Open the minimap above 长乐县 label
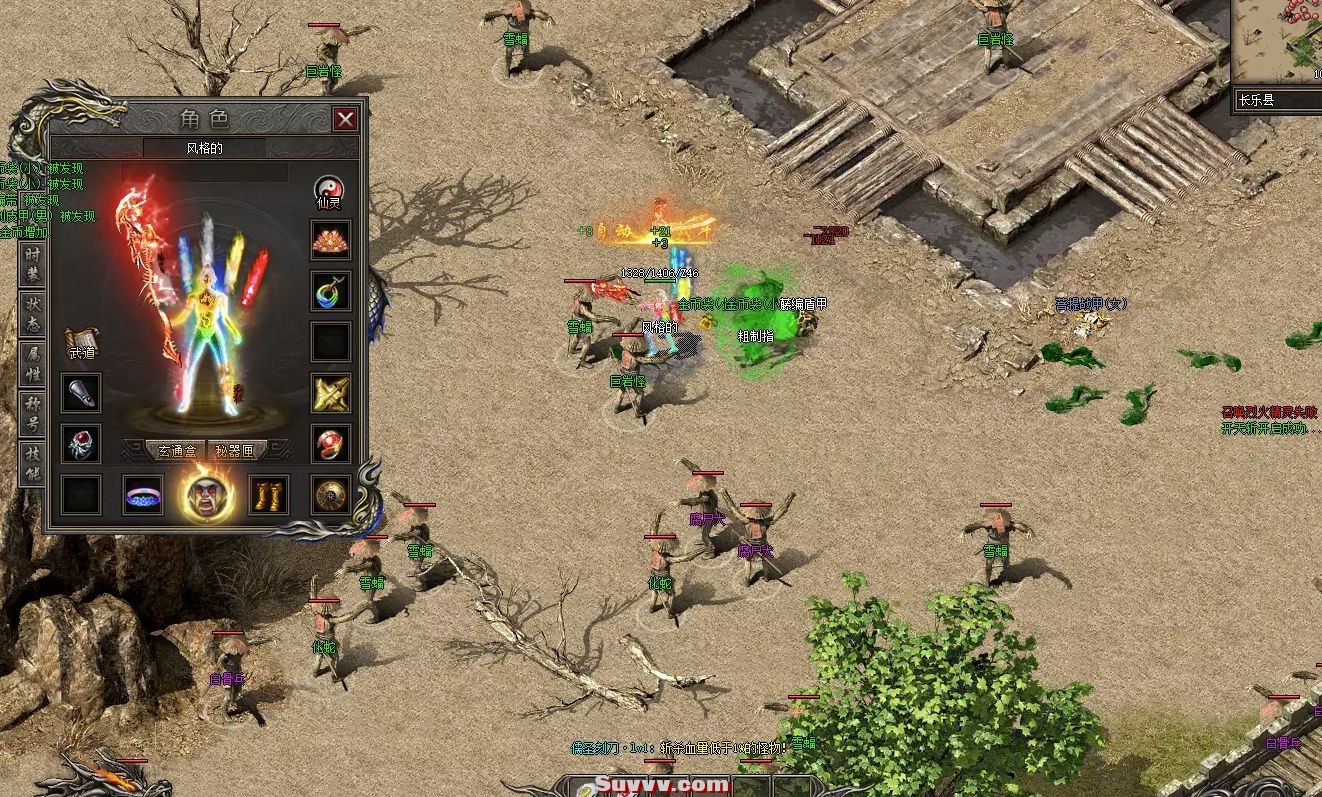The width and height of the screenshot is (1322, 797). (1277, 42)
